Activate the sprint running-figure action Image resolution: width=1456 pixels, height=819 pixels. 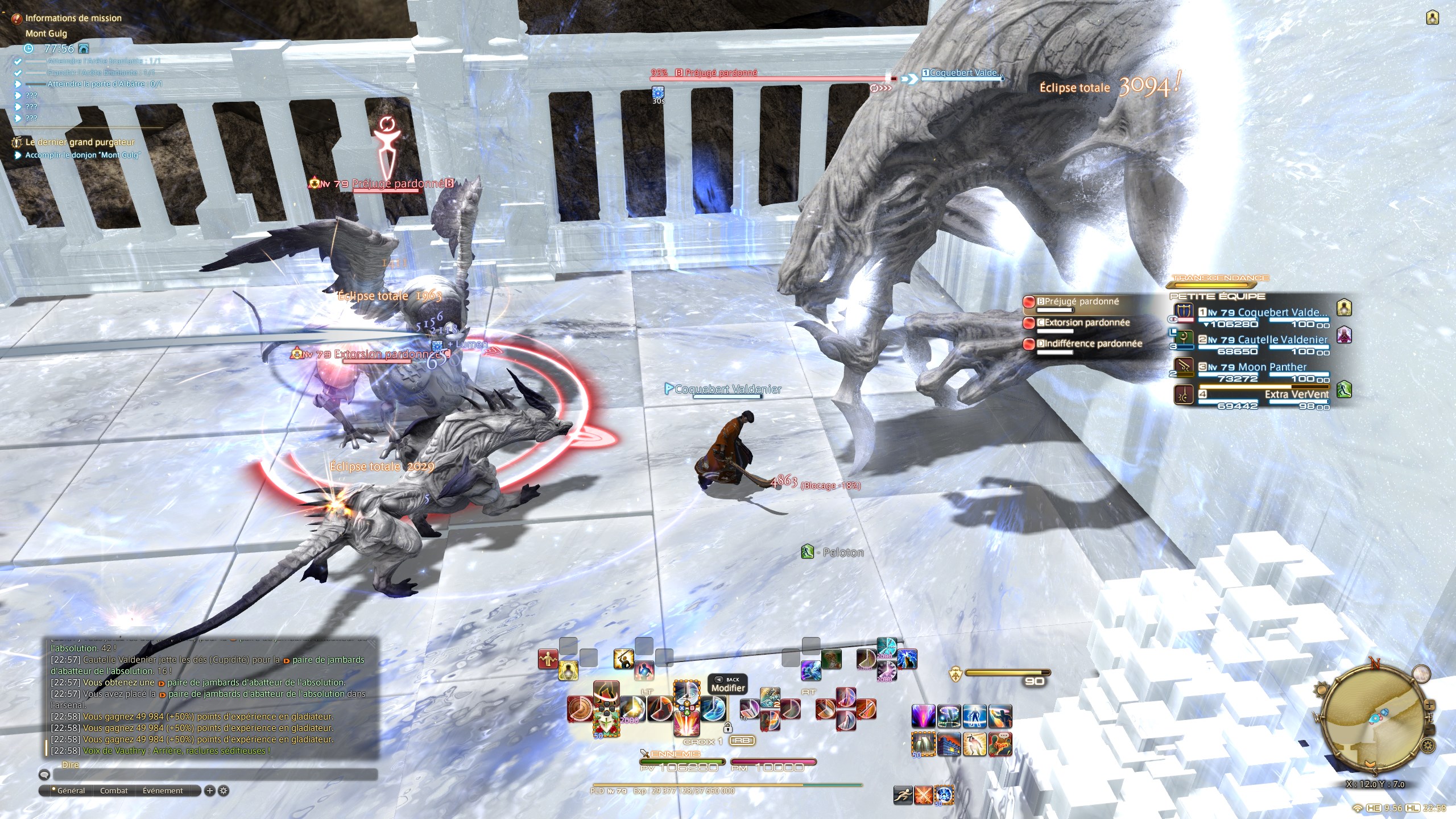pyautogui.click(x=903, y=795)
